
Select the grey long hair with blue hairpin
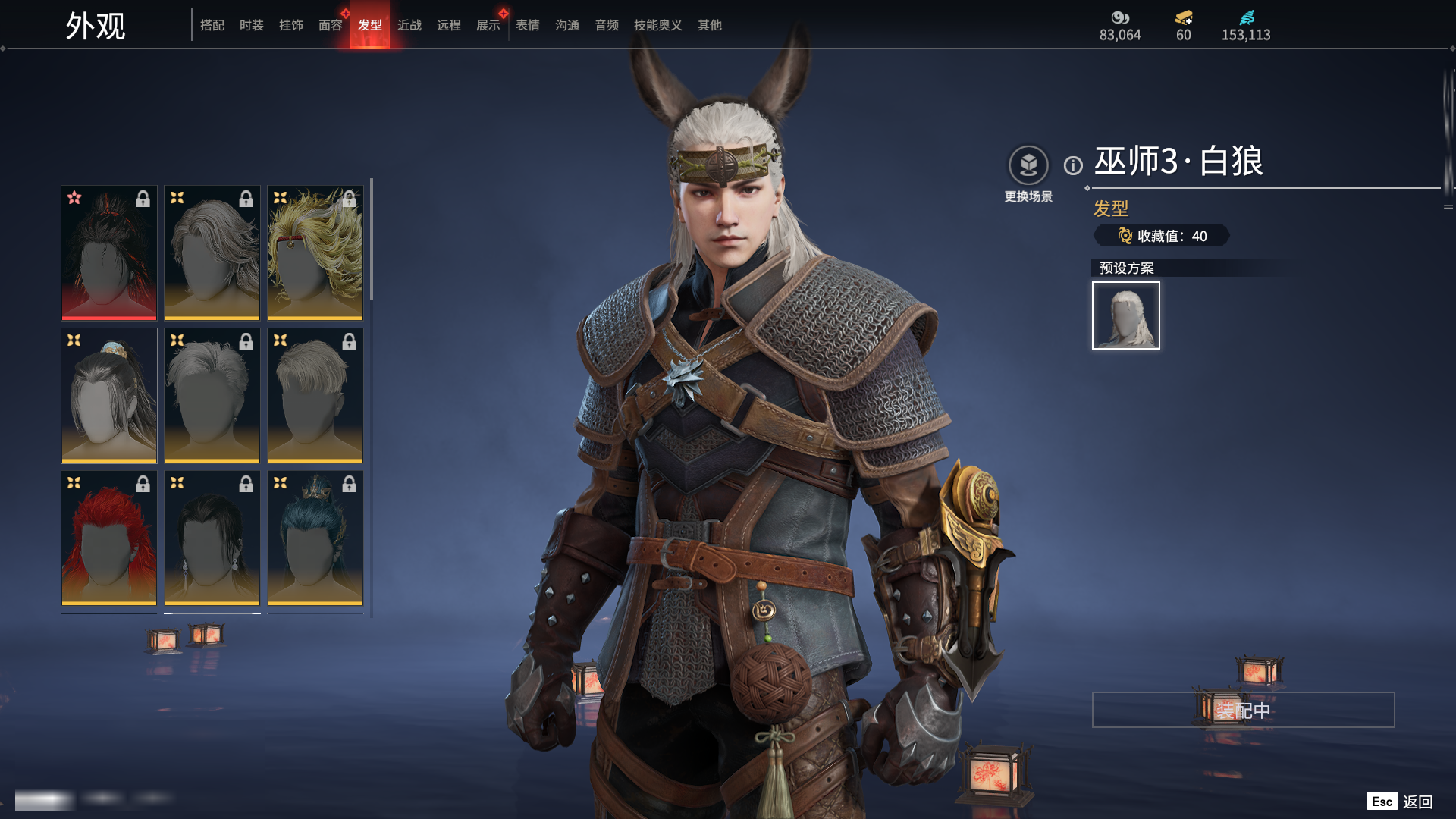pos(109,395)
